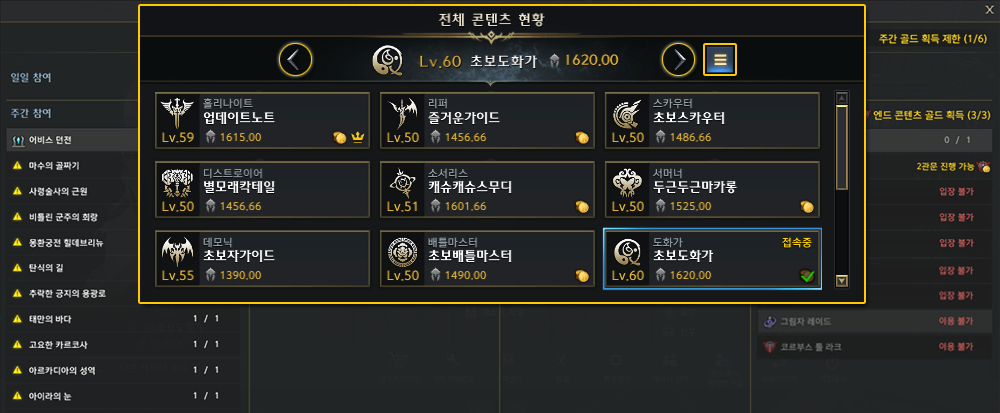Pick the 초보배틀마스터 Battle Master character card

(487, 258)
